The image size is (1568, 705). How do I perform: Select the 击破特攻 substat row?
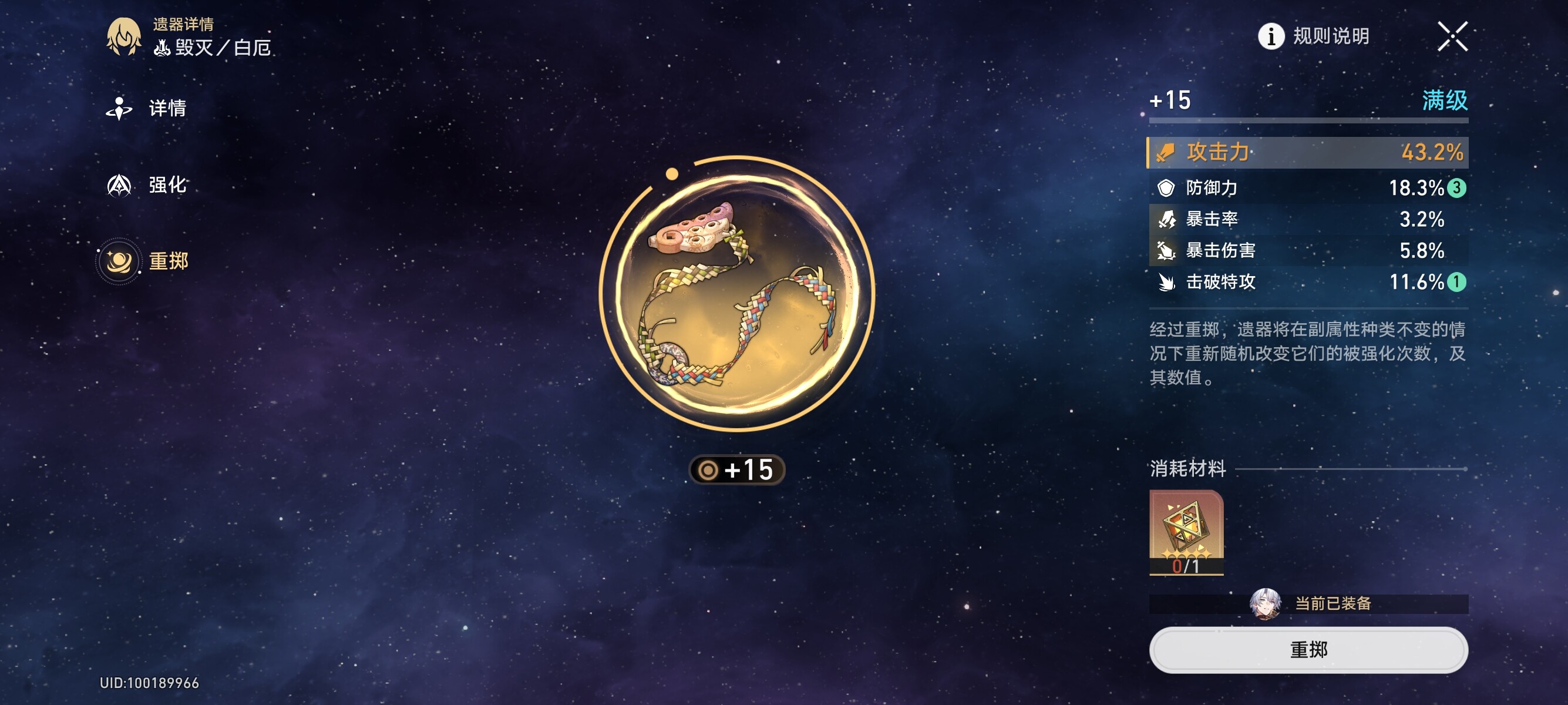(x=1308, y=282)
